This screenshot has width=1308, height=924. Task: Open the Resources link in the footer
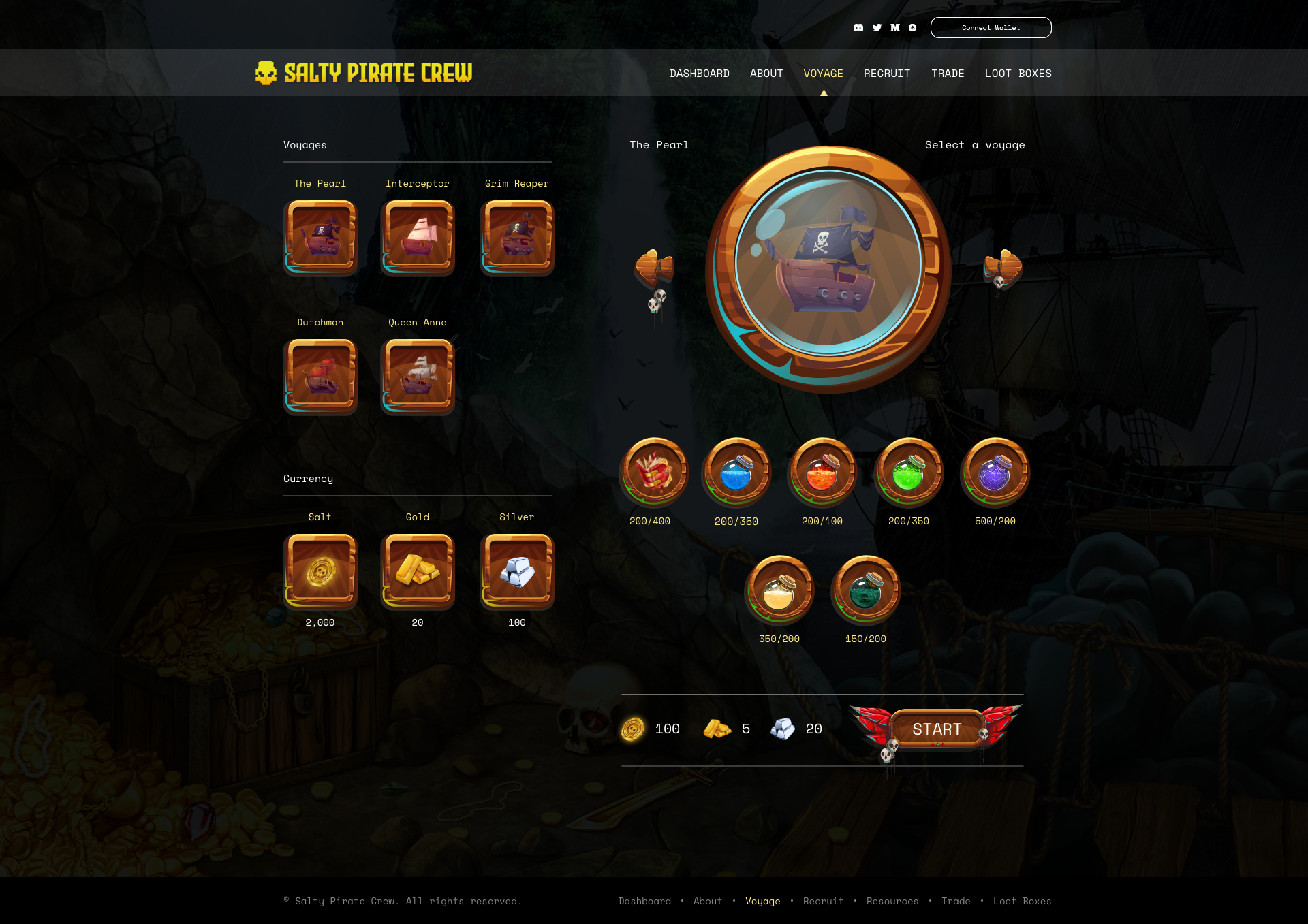892,901
